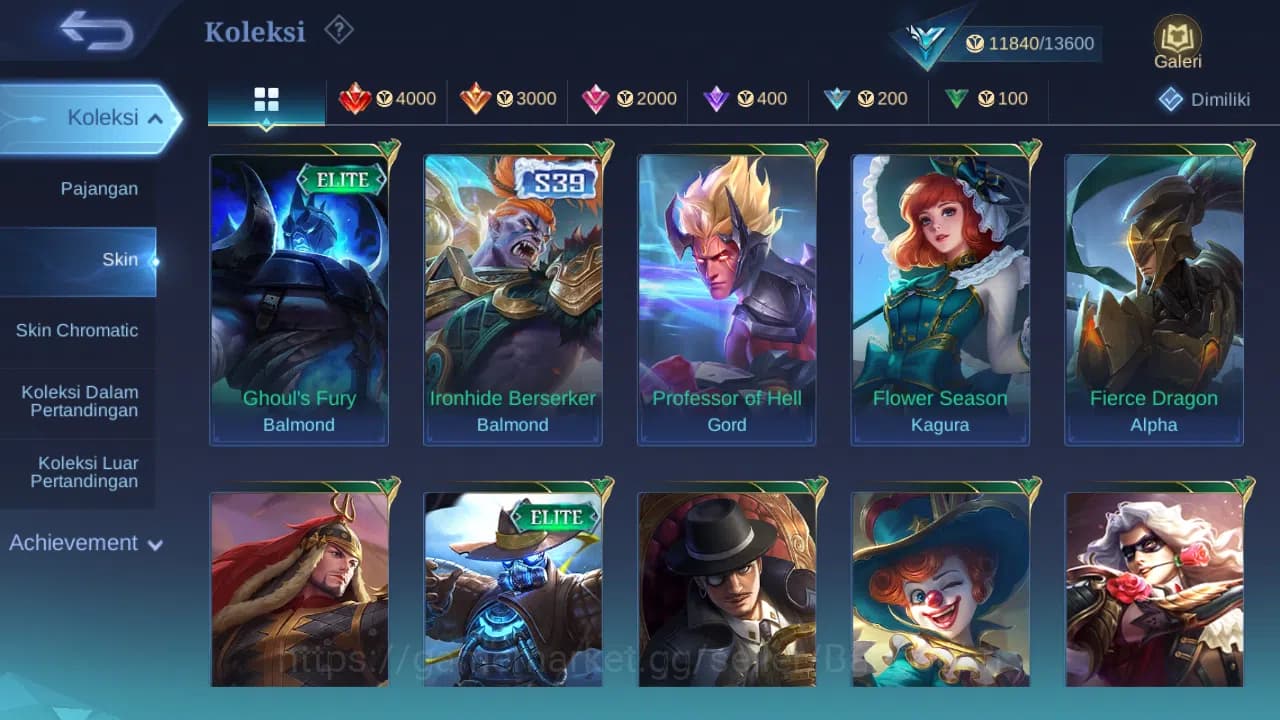The width and height of the screenshot is (1280, 720).
Task: Click the teal emblem badge near 11840/13600
Action: point(925,40)
